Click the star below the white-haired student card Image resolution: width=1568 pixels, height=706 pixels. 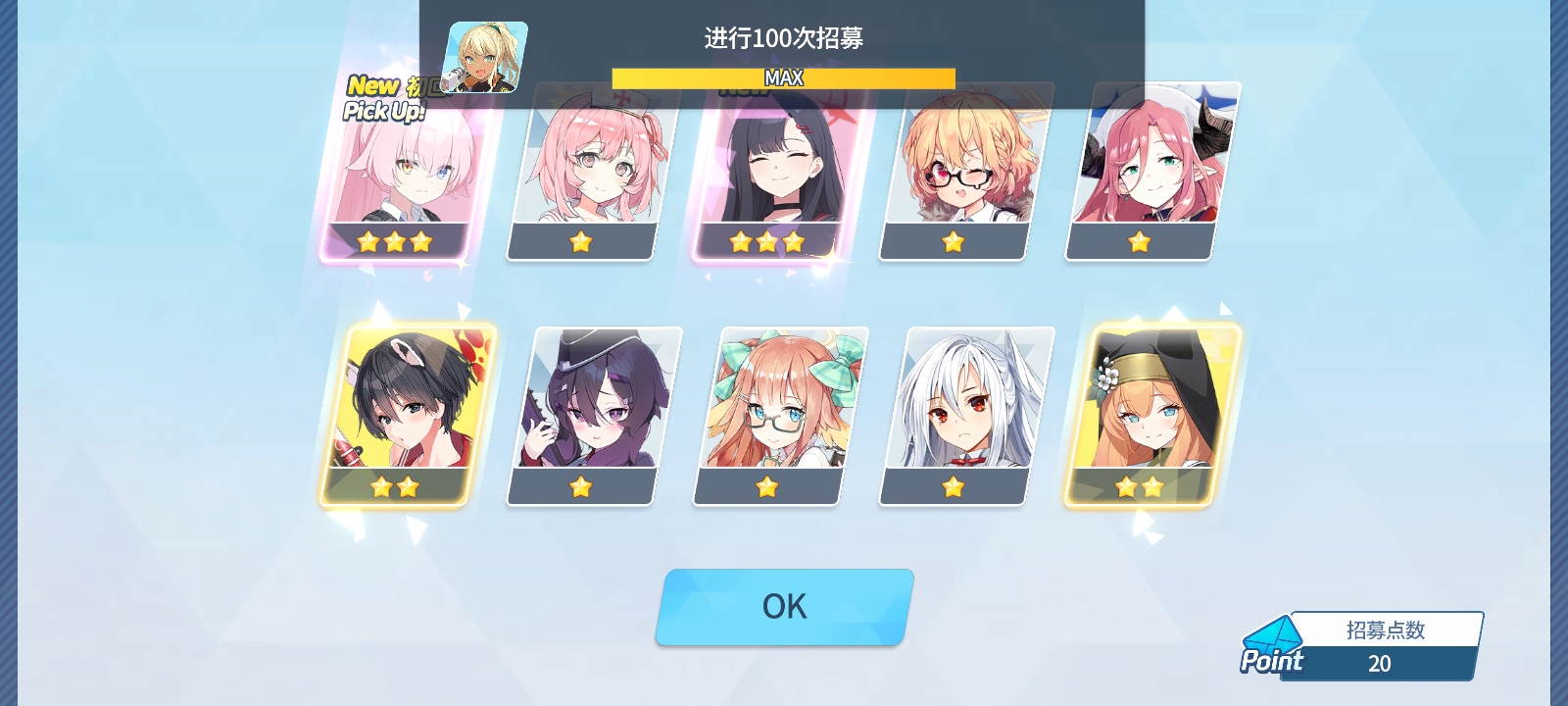tap(955, 486)
